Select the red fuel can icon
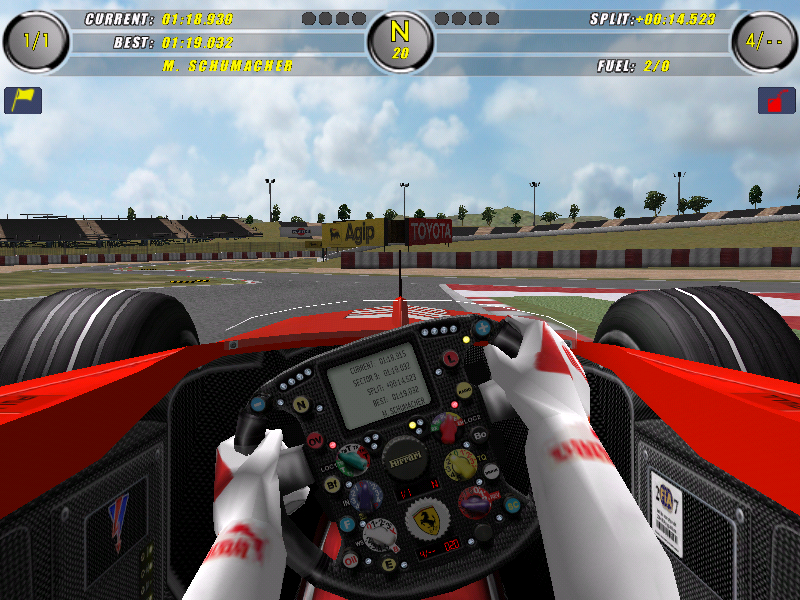The height and width of the screenshot is (600, 800). click(x=776, y=100)
